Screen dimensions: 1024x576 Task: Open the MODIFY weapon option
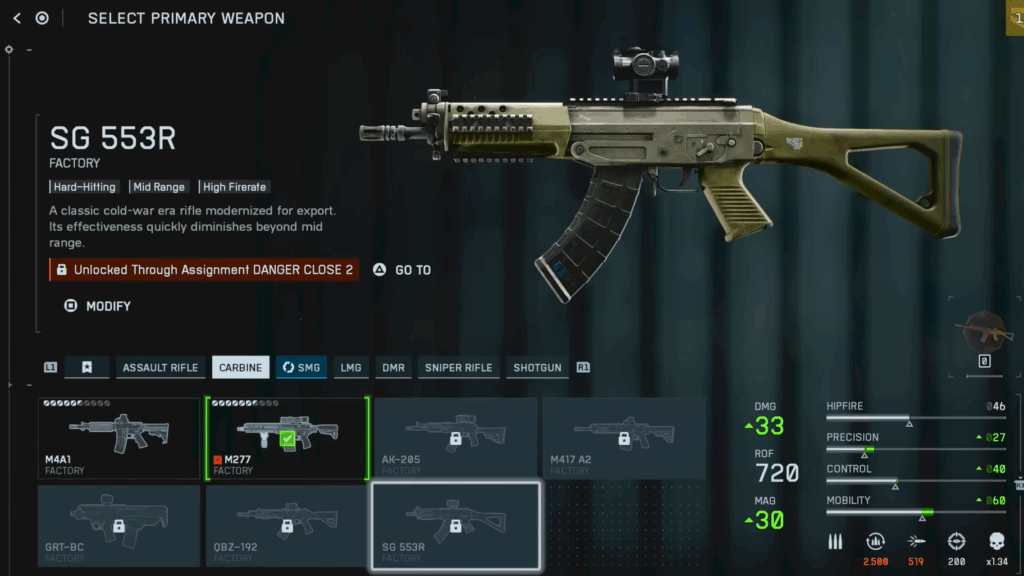98,306
